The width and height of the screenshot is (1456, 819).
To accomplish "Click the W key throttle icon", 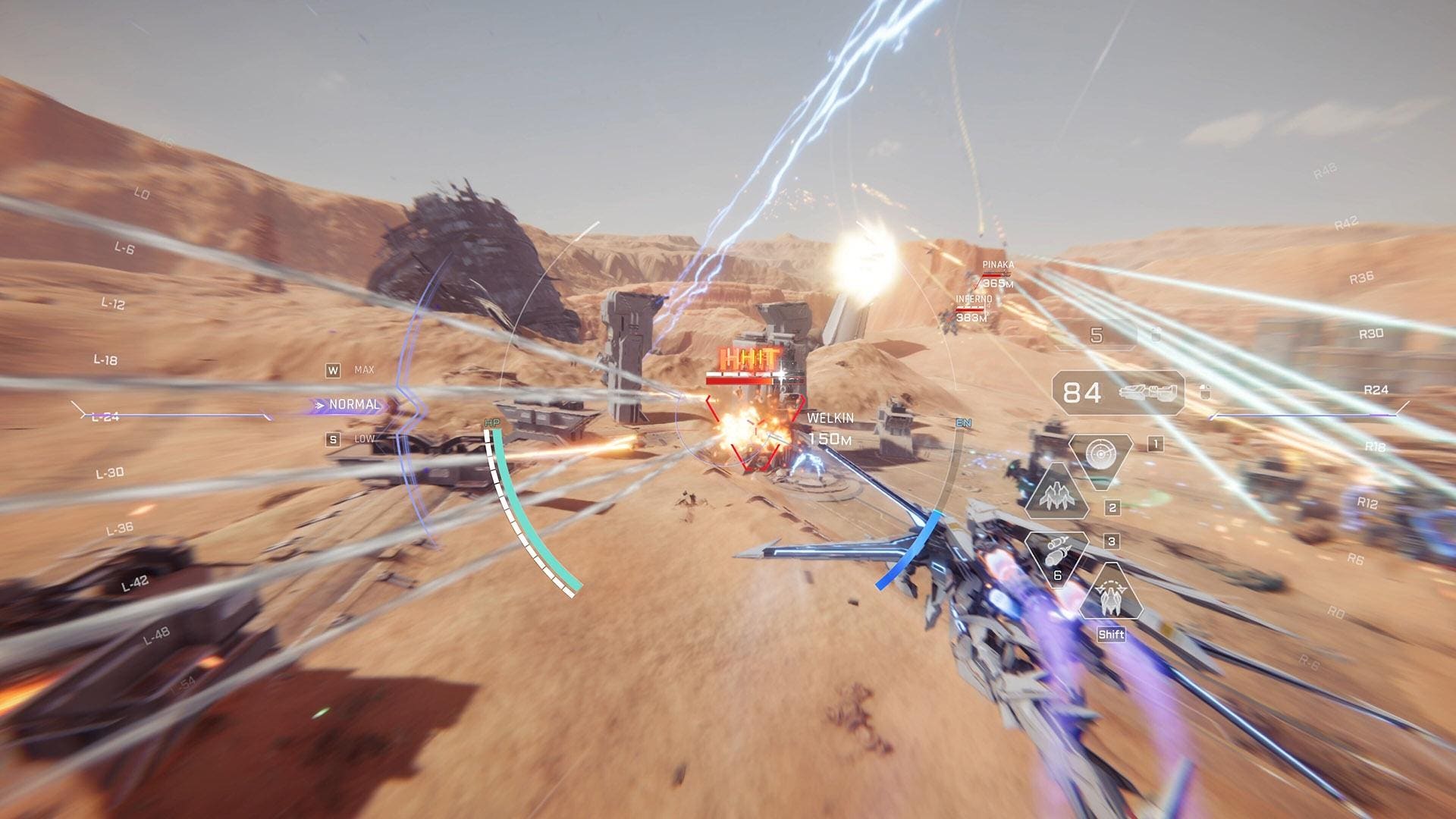I will [334, 371].
